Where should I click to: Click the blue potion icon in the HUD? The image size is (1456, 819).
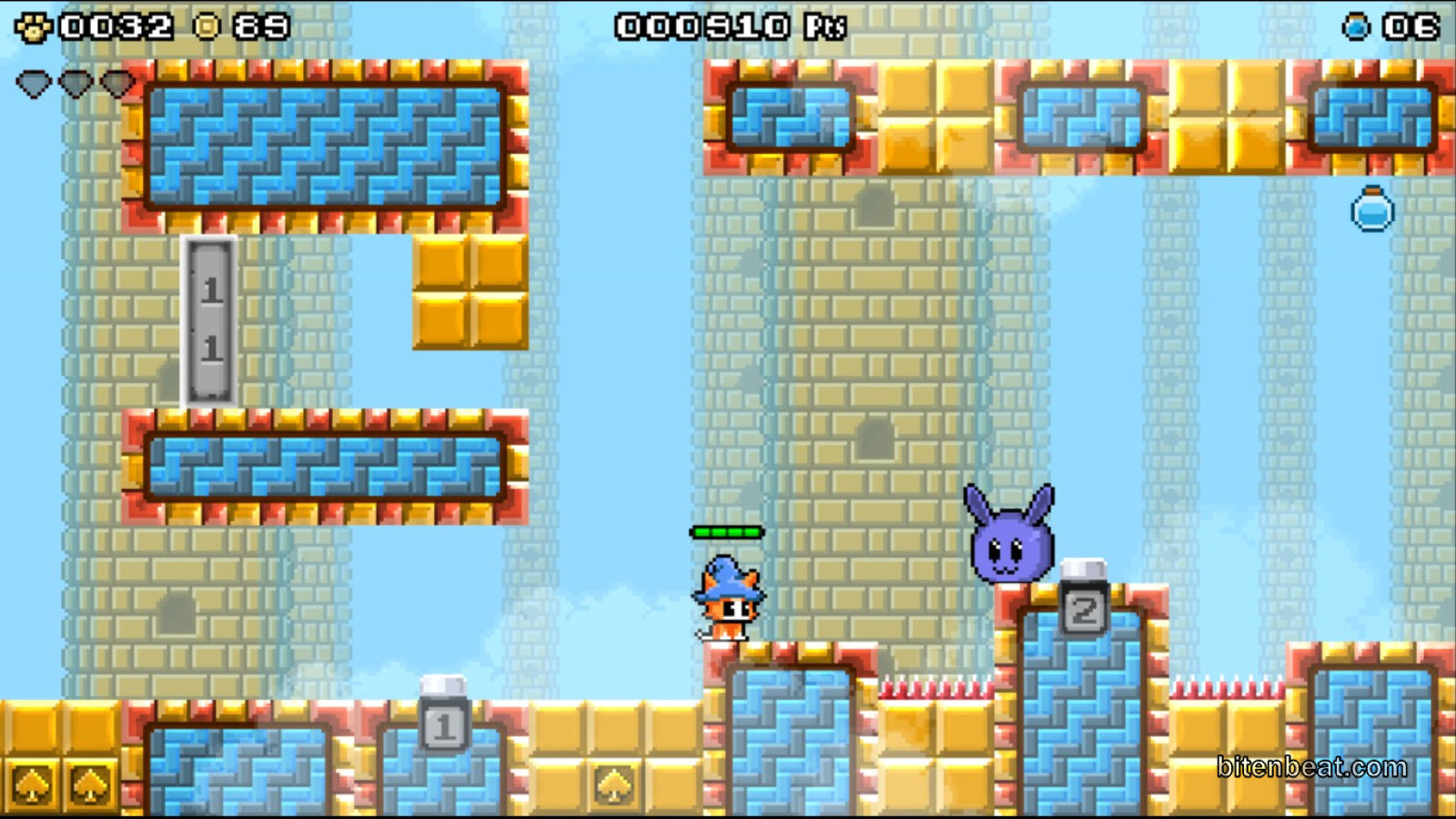point(1356,27)
